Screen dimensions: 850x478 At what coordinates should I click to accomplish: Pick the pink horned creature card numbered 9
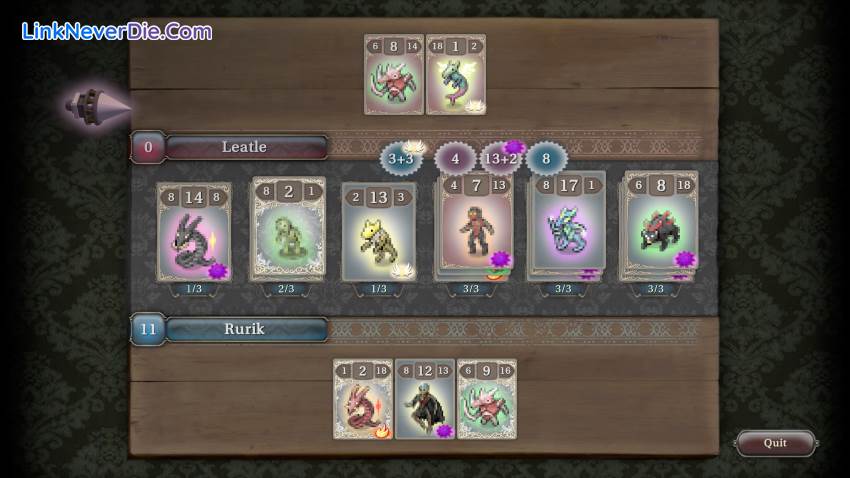487,400
